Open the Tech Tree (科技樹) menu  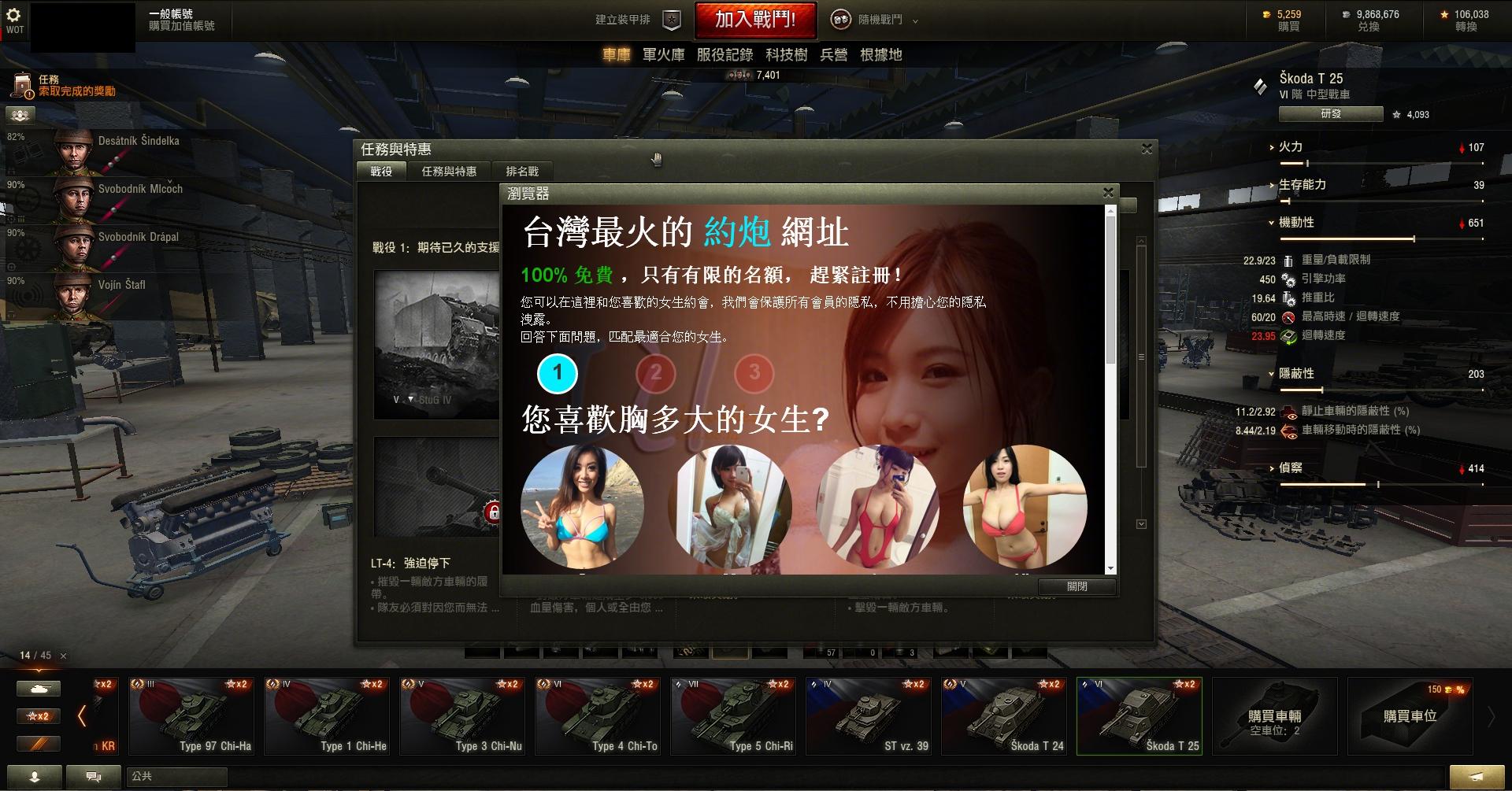(x=786, y=54)
